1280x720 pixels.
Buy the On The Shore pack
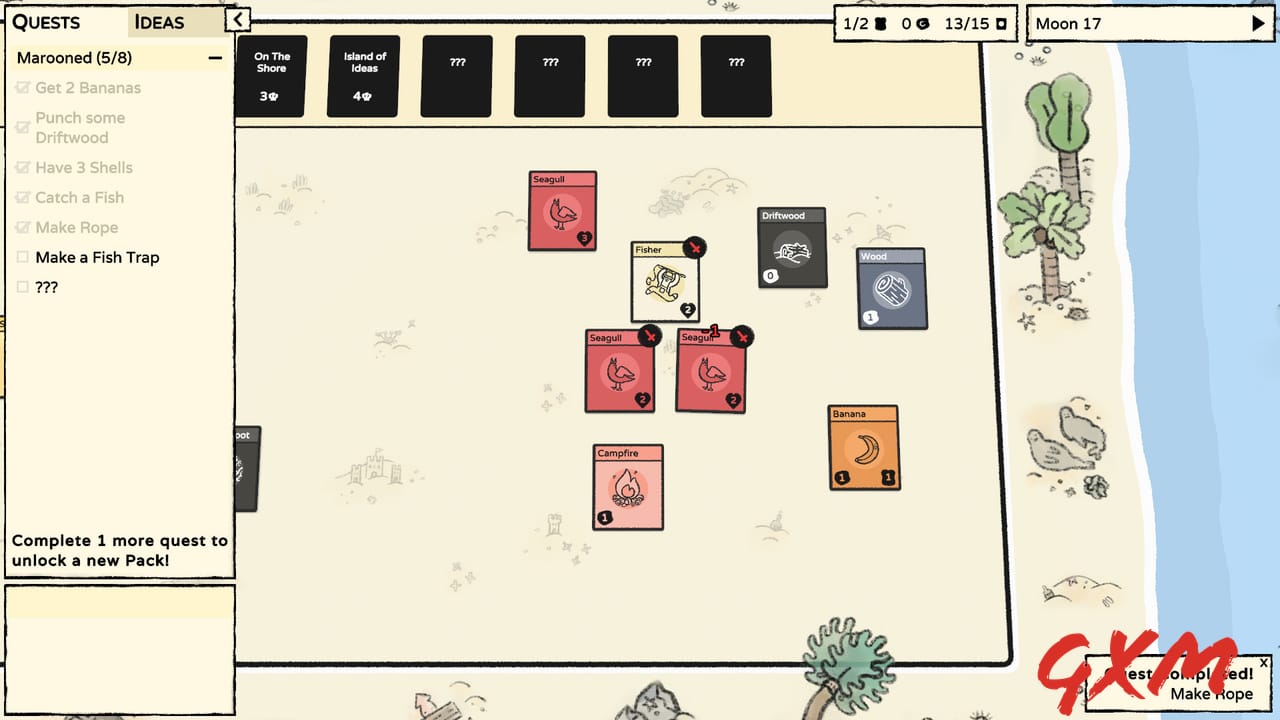(271, 75)
